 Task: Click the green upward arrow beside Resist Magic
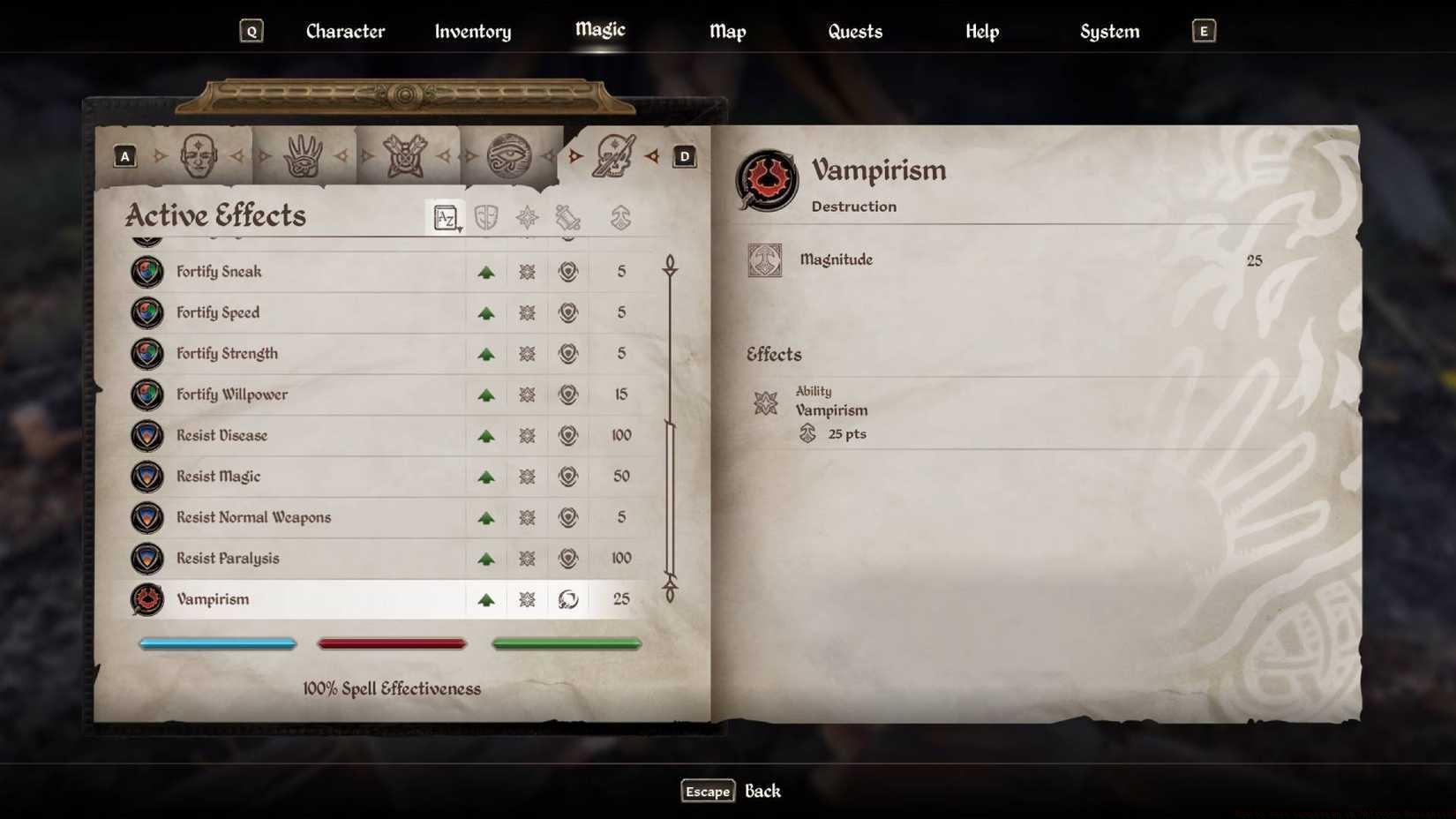tap(486, 477)
